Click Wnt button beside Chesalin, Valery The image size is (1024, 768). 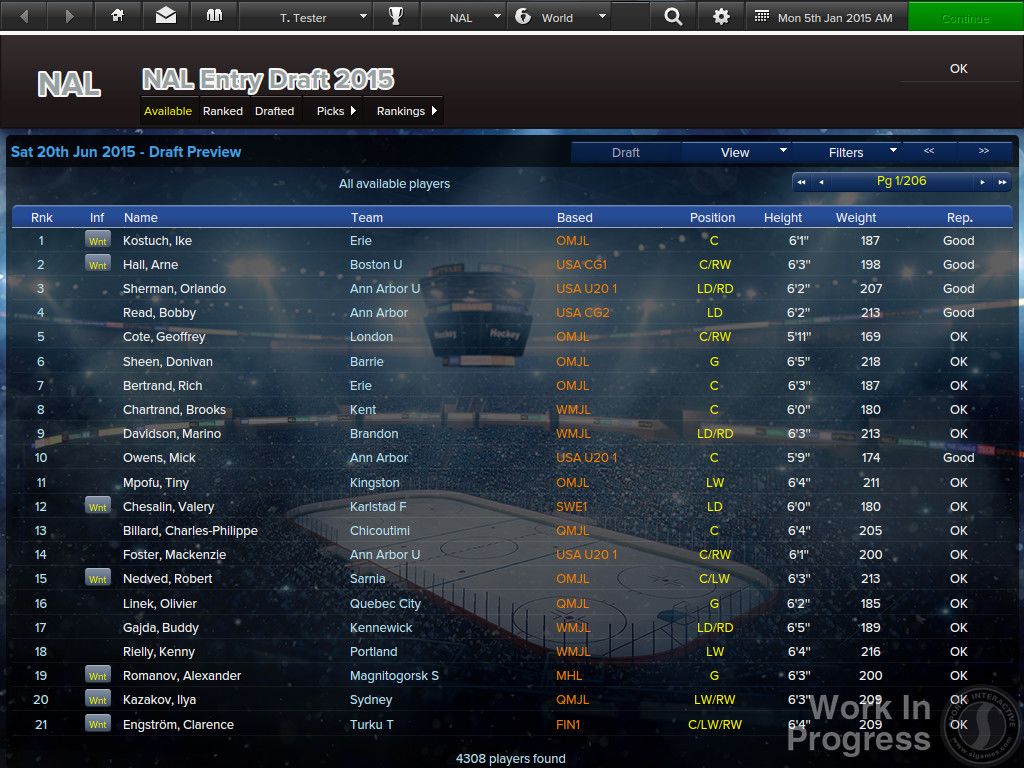point(97,507)
